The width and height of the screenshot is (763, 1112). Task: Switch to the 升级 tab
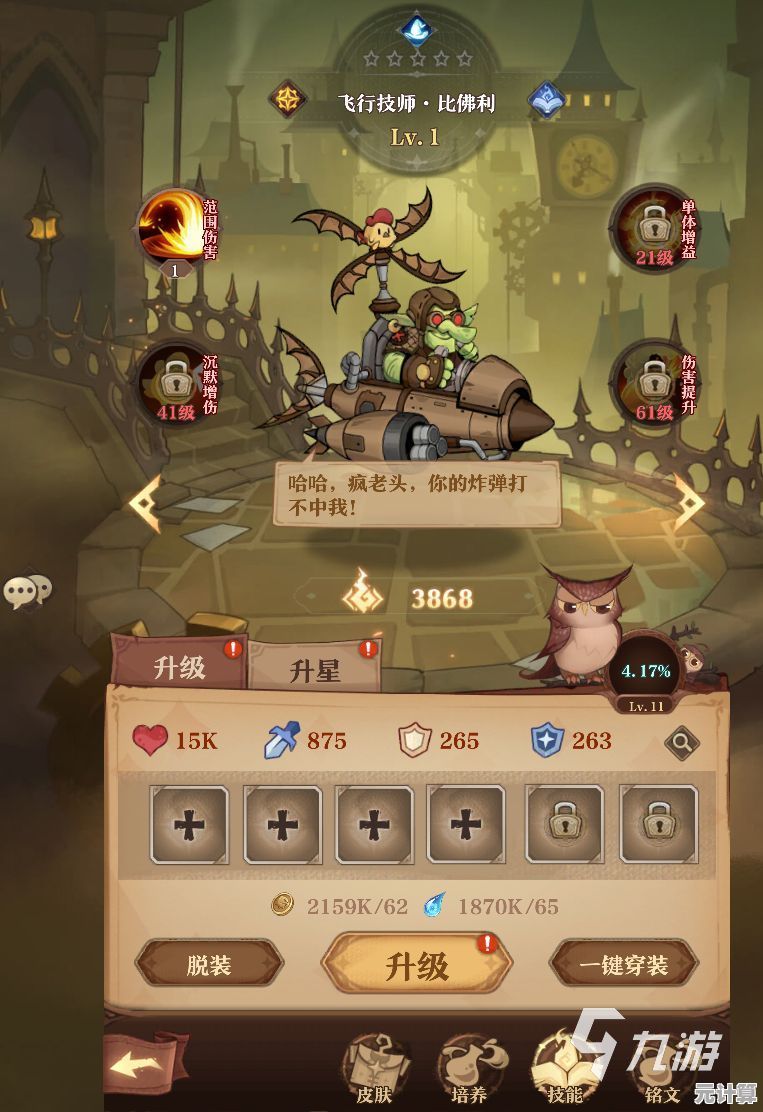[x=179, y=667]
